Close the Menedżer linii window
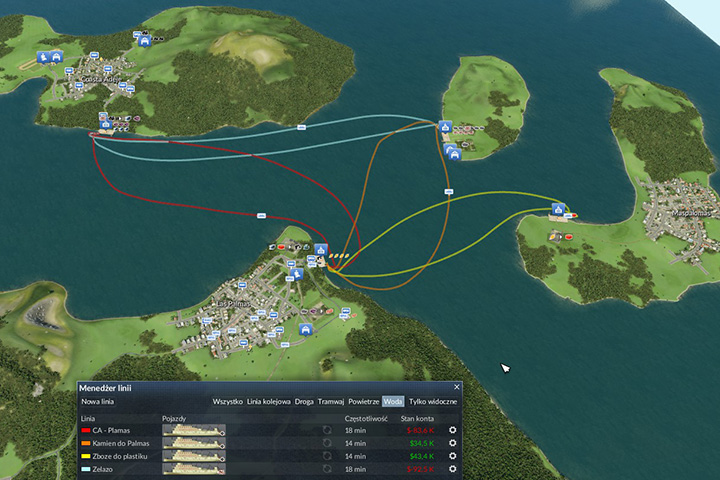Viewport: 720px width, 480px height. point(457,387)
